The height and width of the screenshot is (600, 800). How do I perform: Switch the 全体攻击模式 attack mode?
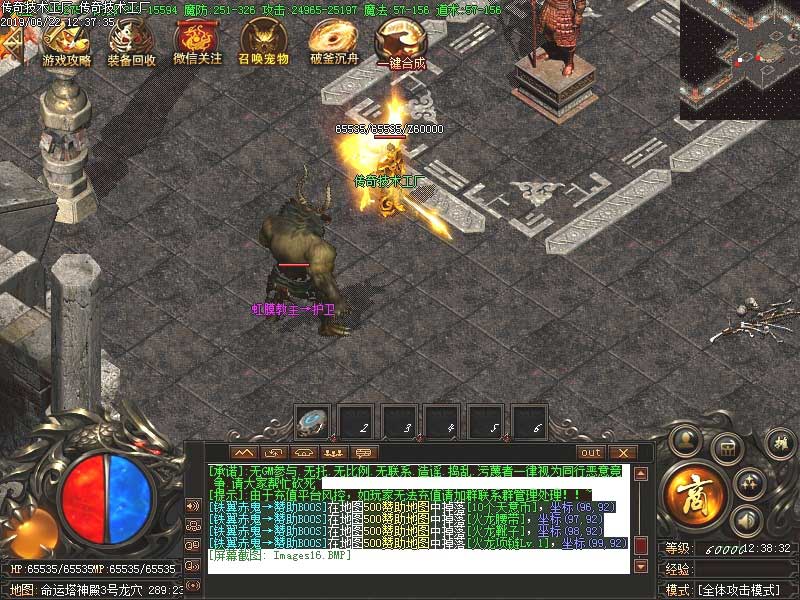point(745,590)
